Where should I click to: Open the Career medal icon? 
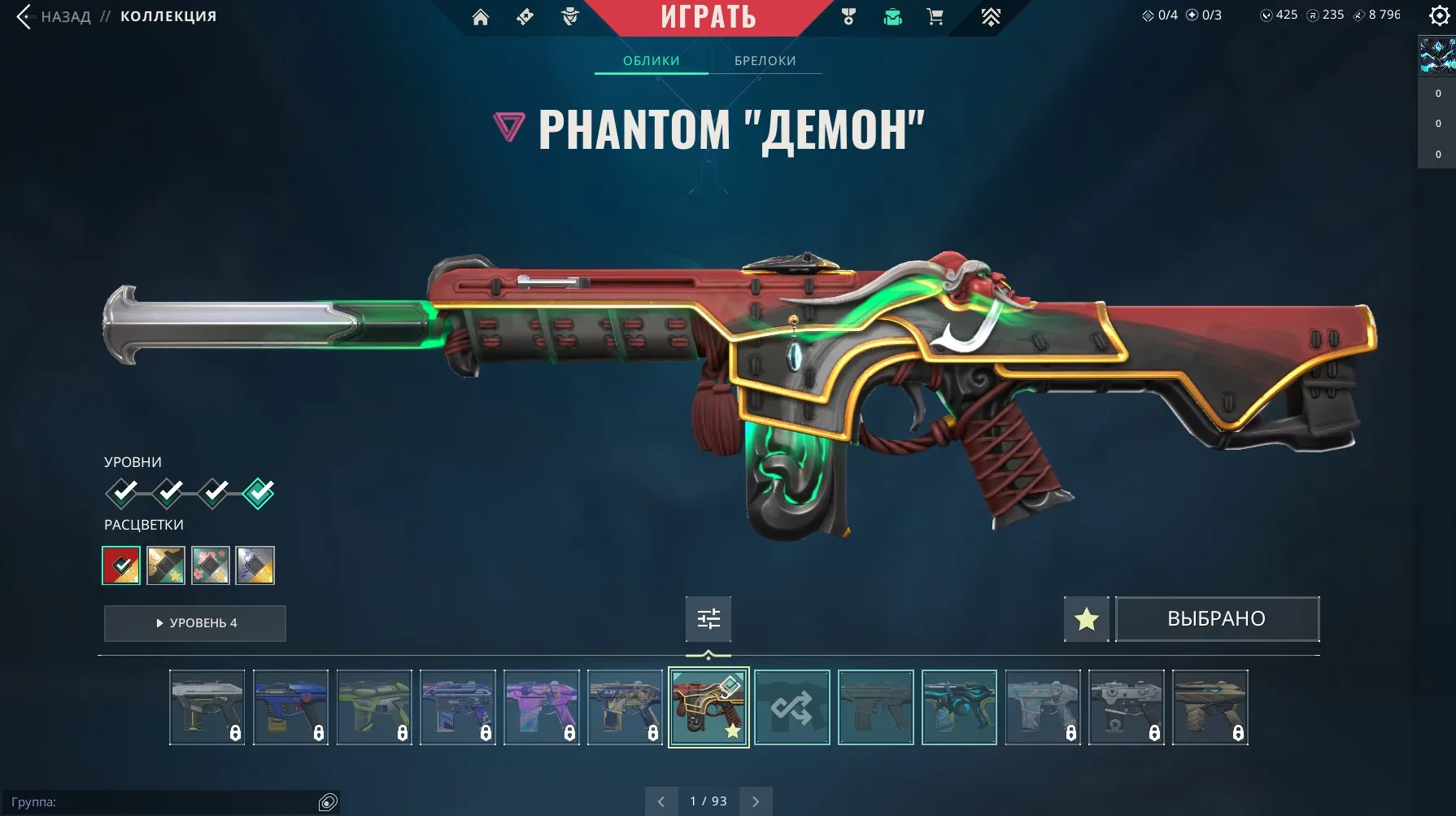coord(848,16)
